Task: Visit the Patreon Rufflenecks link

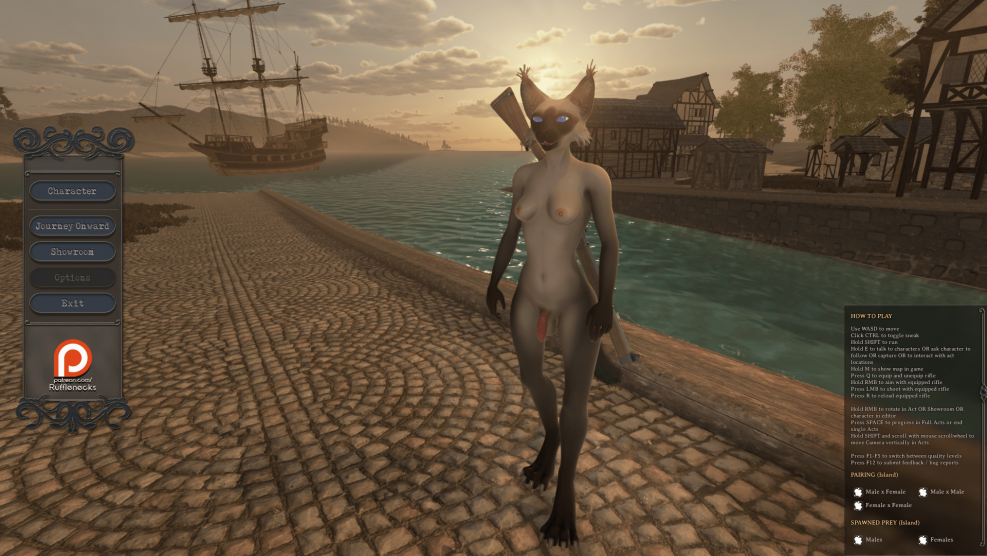Action: coord(72,365)
